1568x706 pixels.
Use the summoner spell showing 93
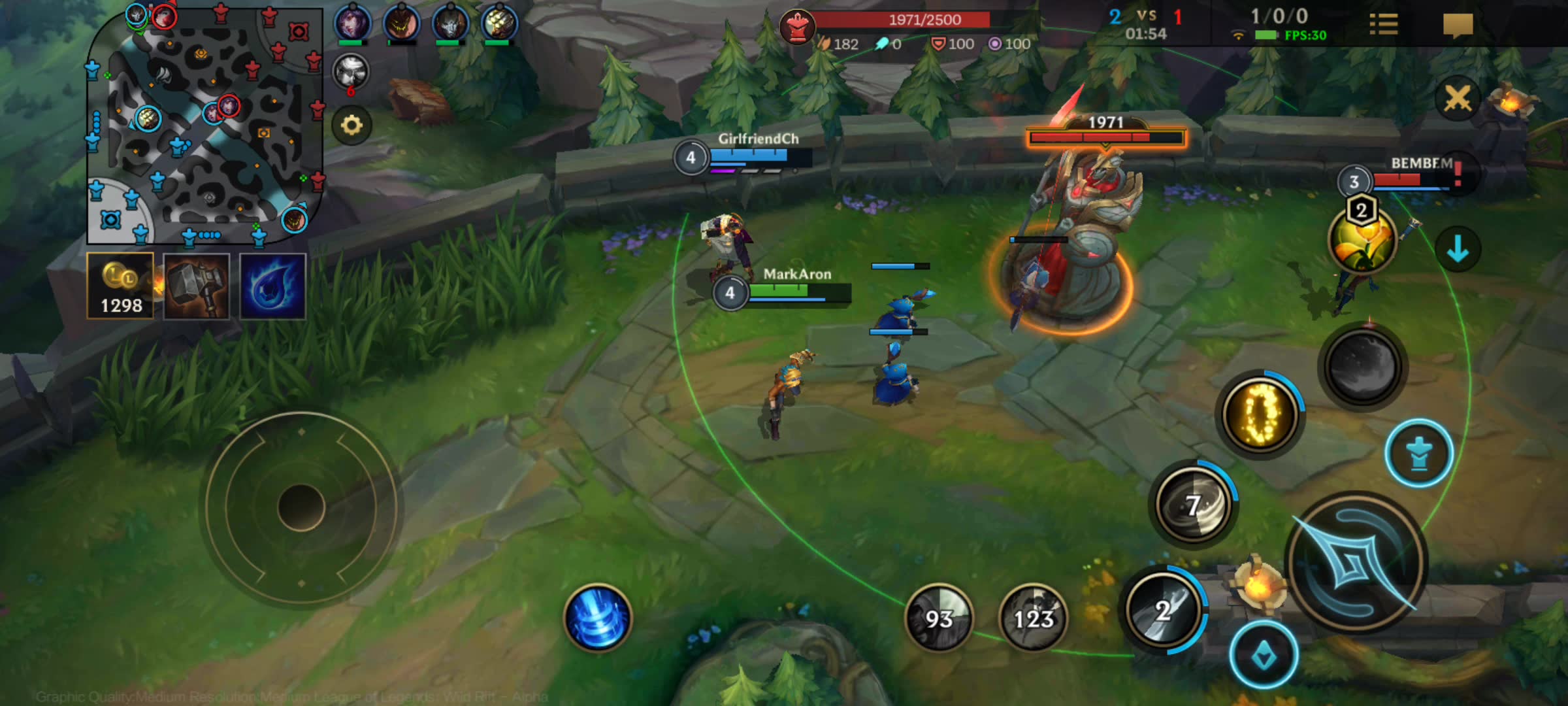click(939, 618)
